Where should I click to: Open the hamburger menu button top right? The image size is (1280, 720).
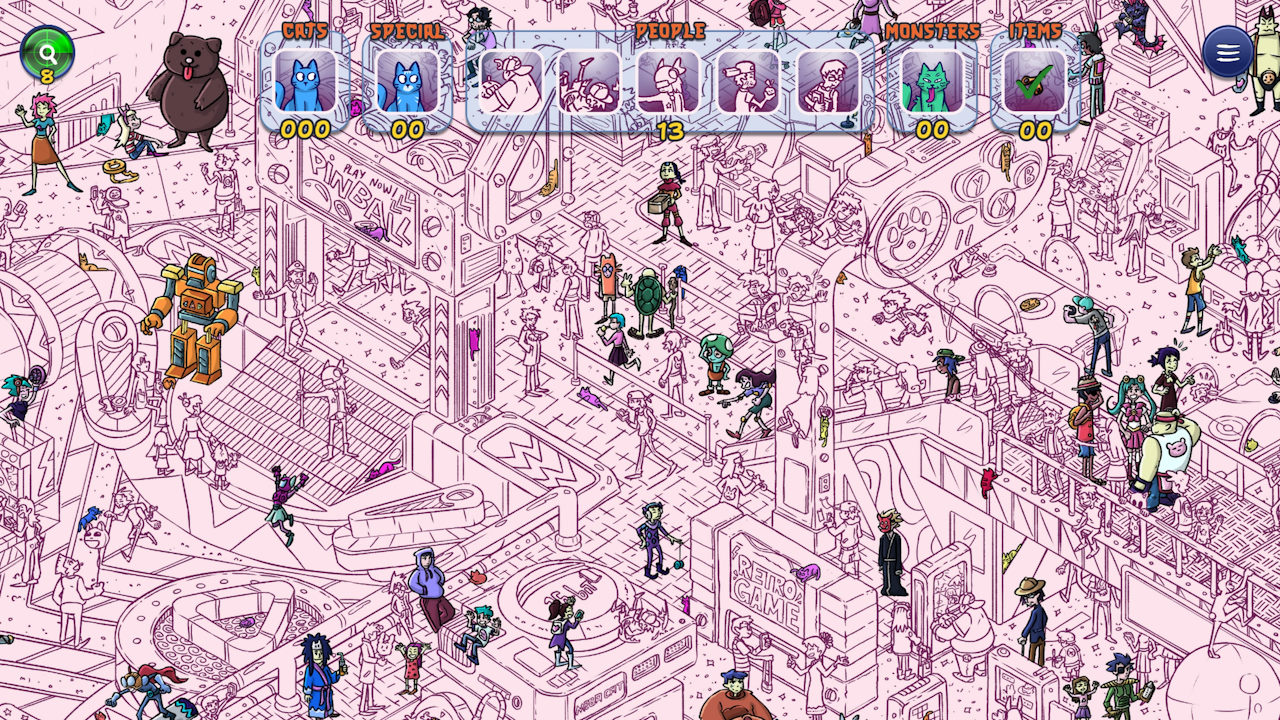point(1227,51)
